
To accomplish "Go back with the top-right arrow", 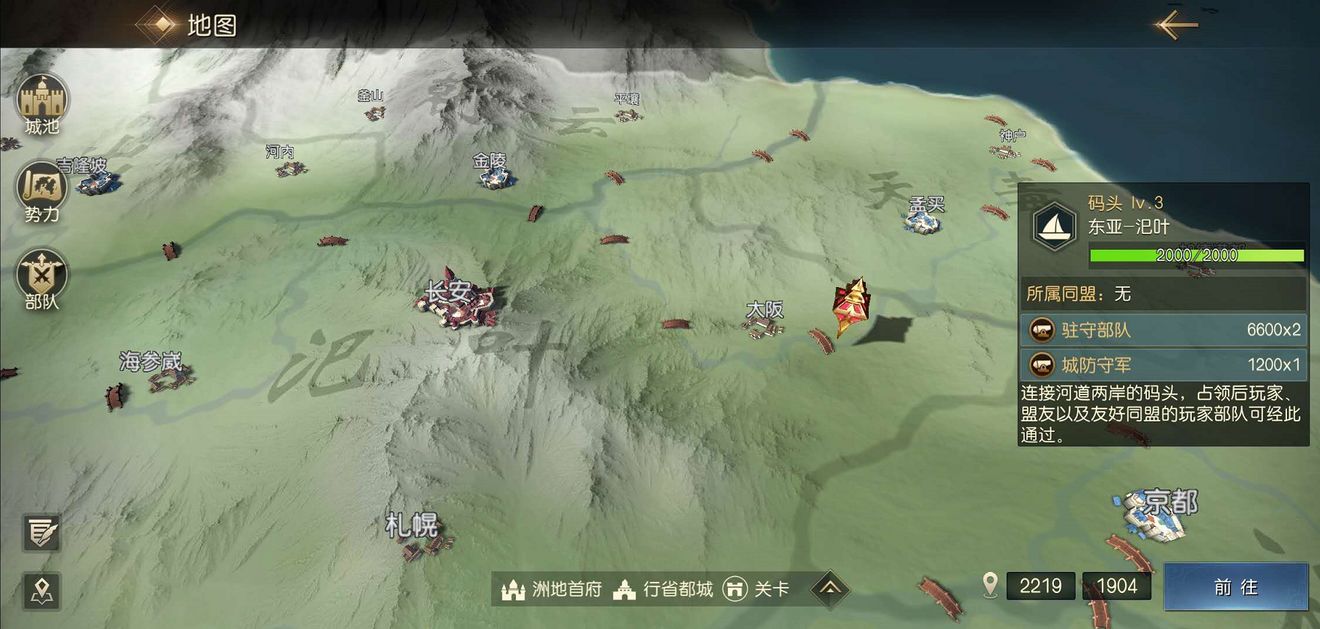I will pyautogui.click(x=1176, y=24).
